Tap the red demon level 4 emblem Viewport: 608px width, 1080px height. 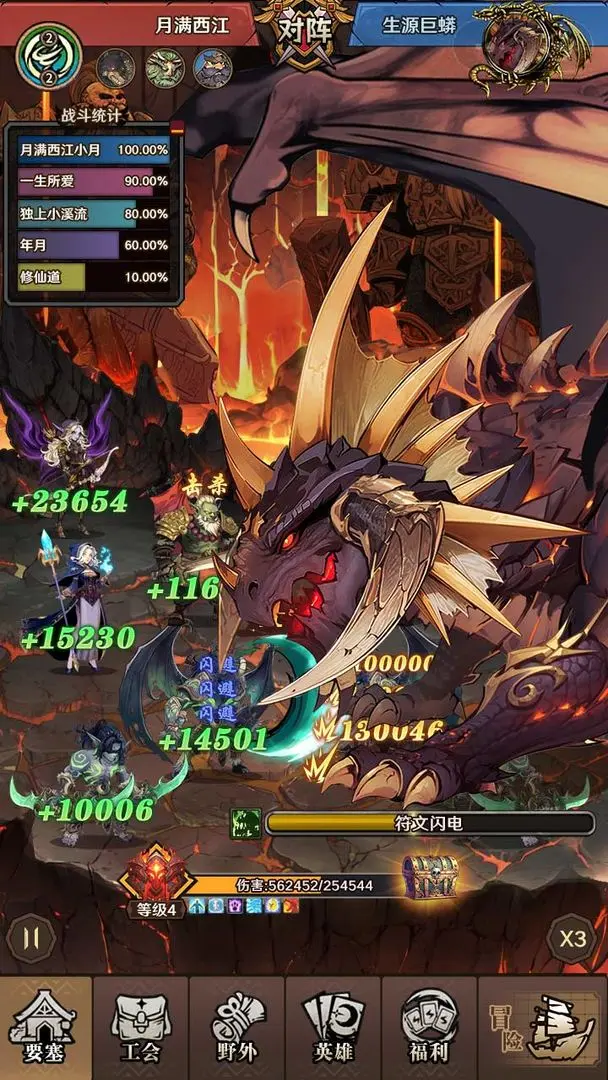(x=156, y=876)
